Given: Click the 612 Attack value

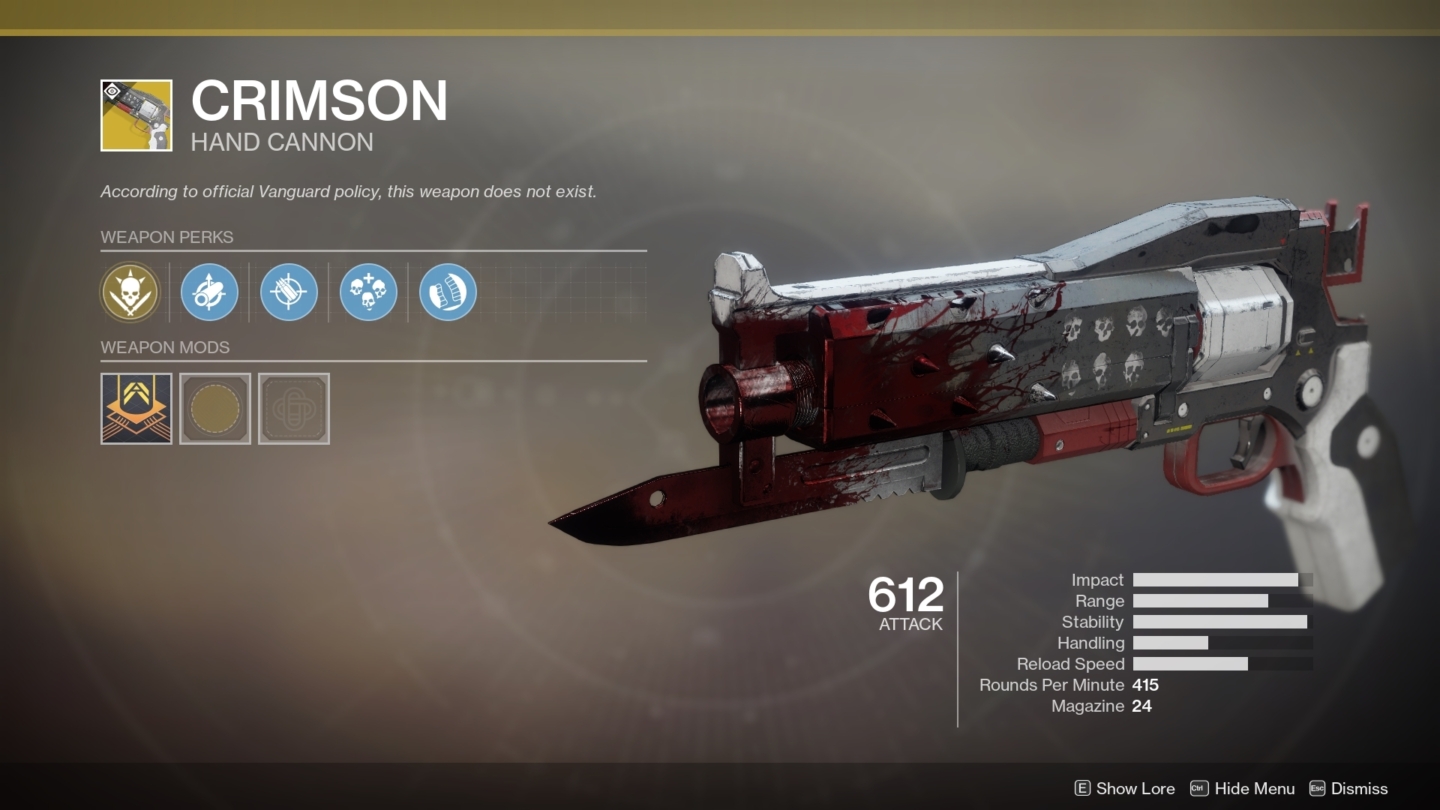Looking at the screenshot, I should click(903, 597).
